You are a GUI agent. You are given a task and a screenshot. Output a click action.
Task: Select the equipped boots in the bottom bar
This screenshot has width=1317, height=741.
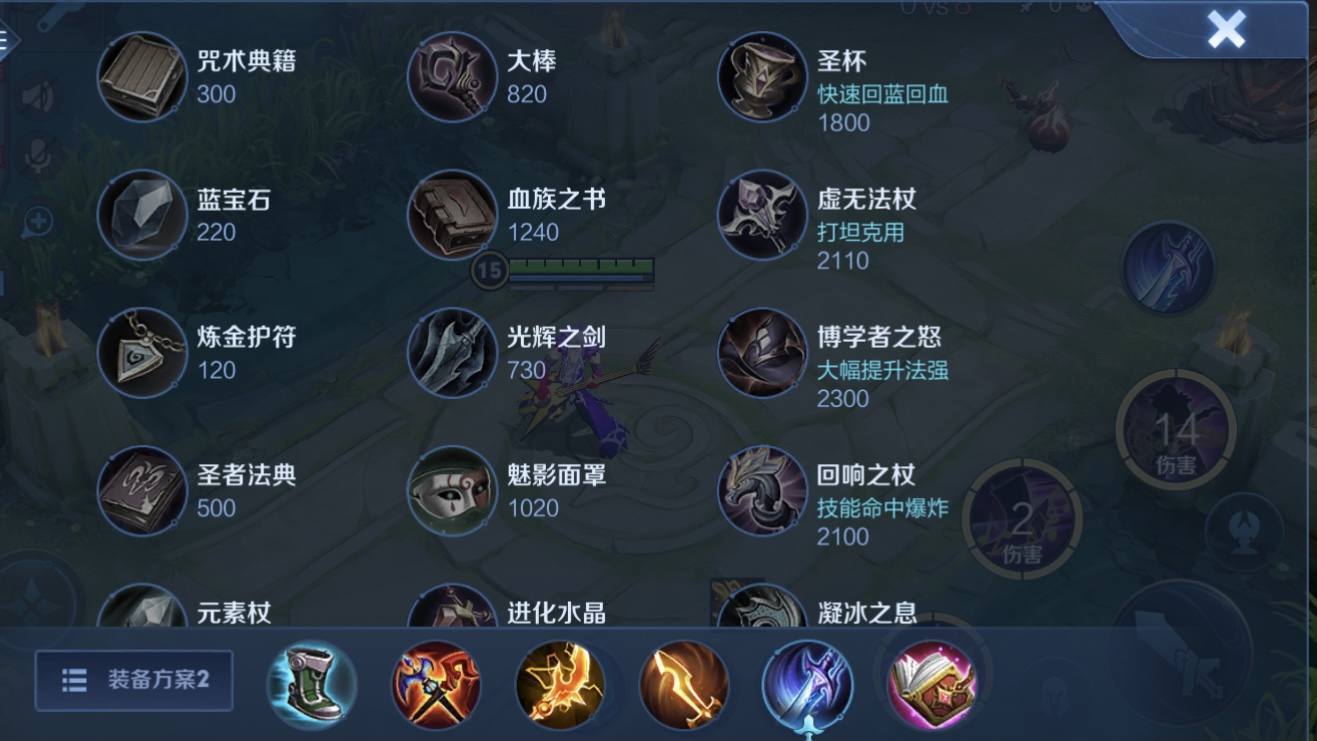tap(311, 683)
